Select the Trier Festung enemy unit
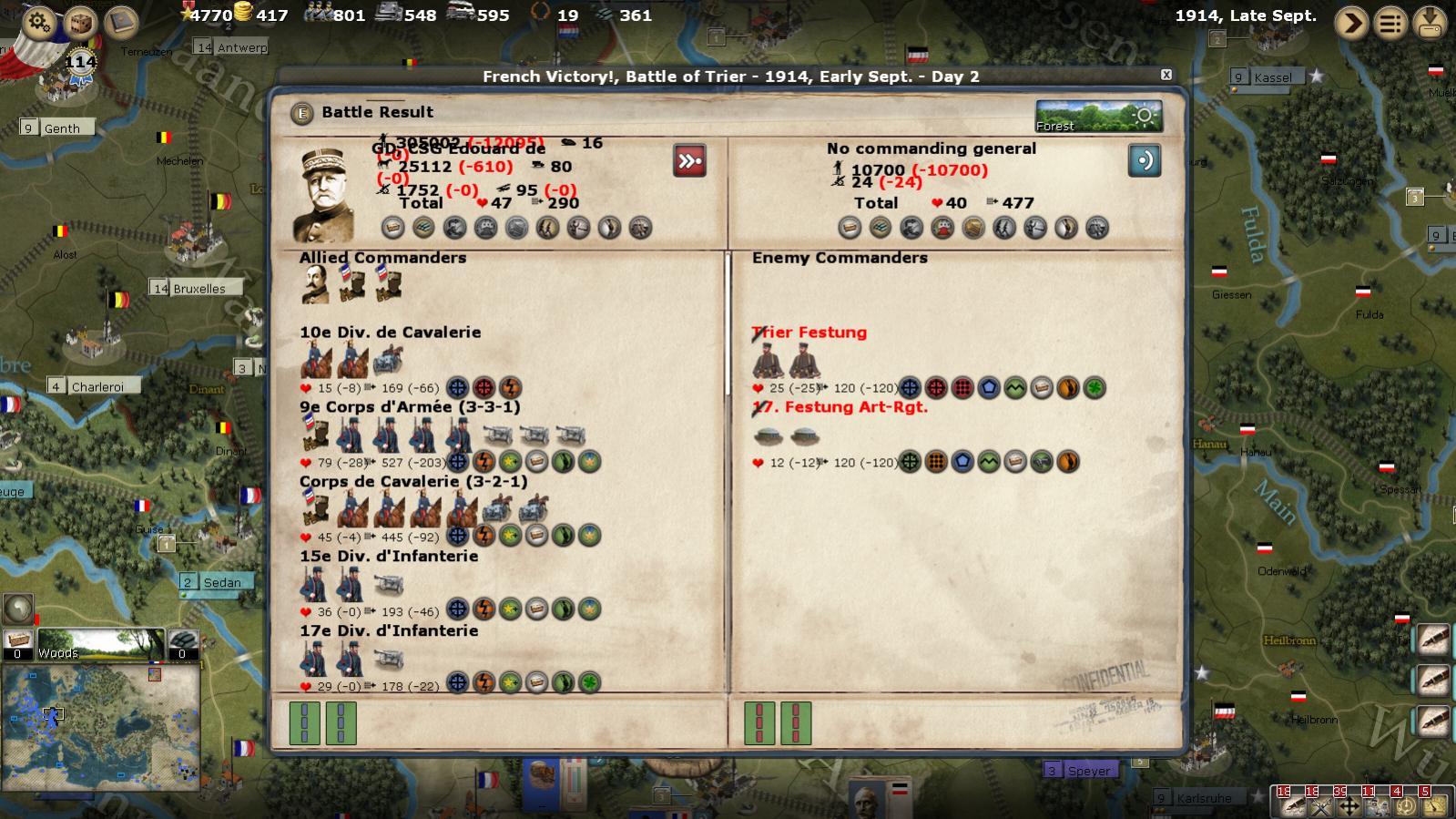 pos(809,333)
